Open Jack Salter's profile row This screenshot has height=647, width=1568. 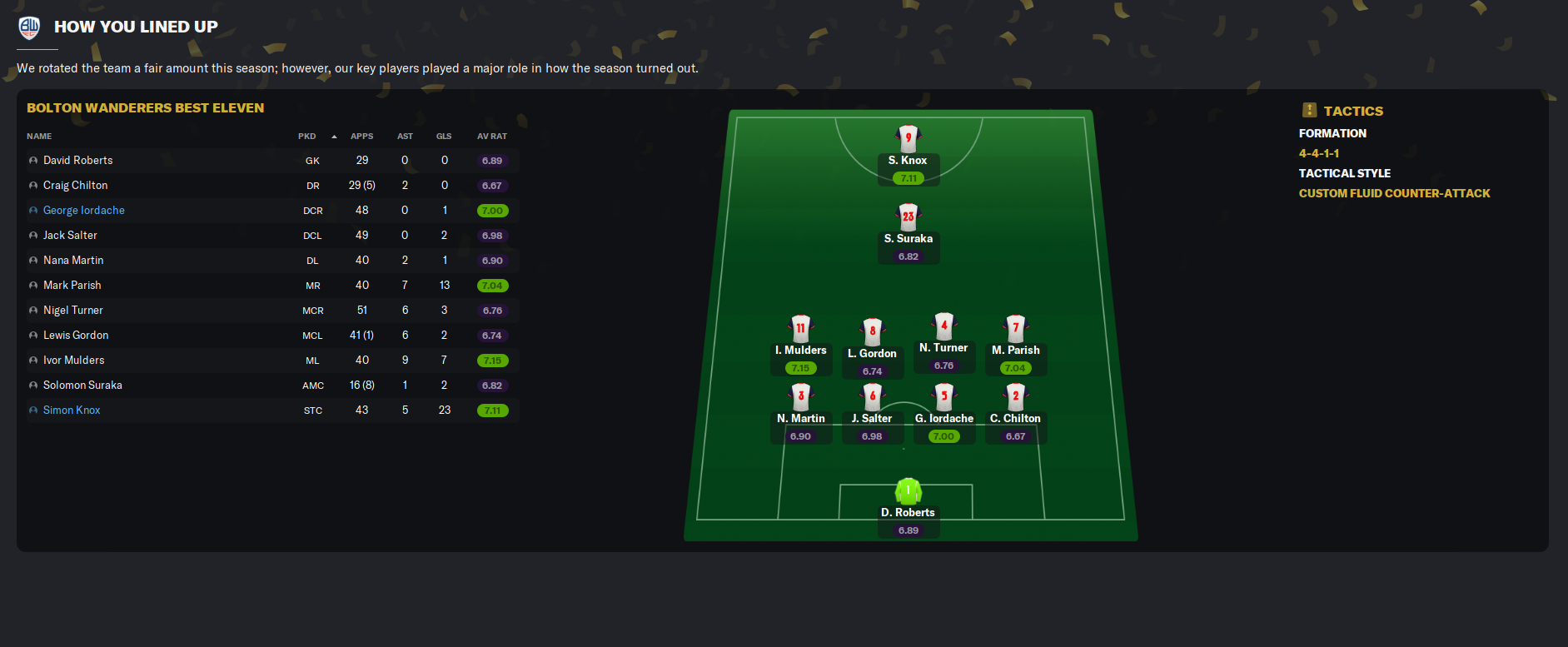click(70, 236)
